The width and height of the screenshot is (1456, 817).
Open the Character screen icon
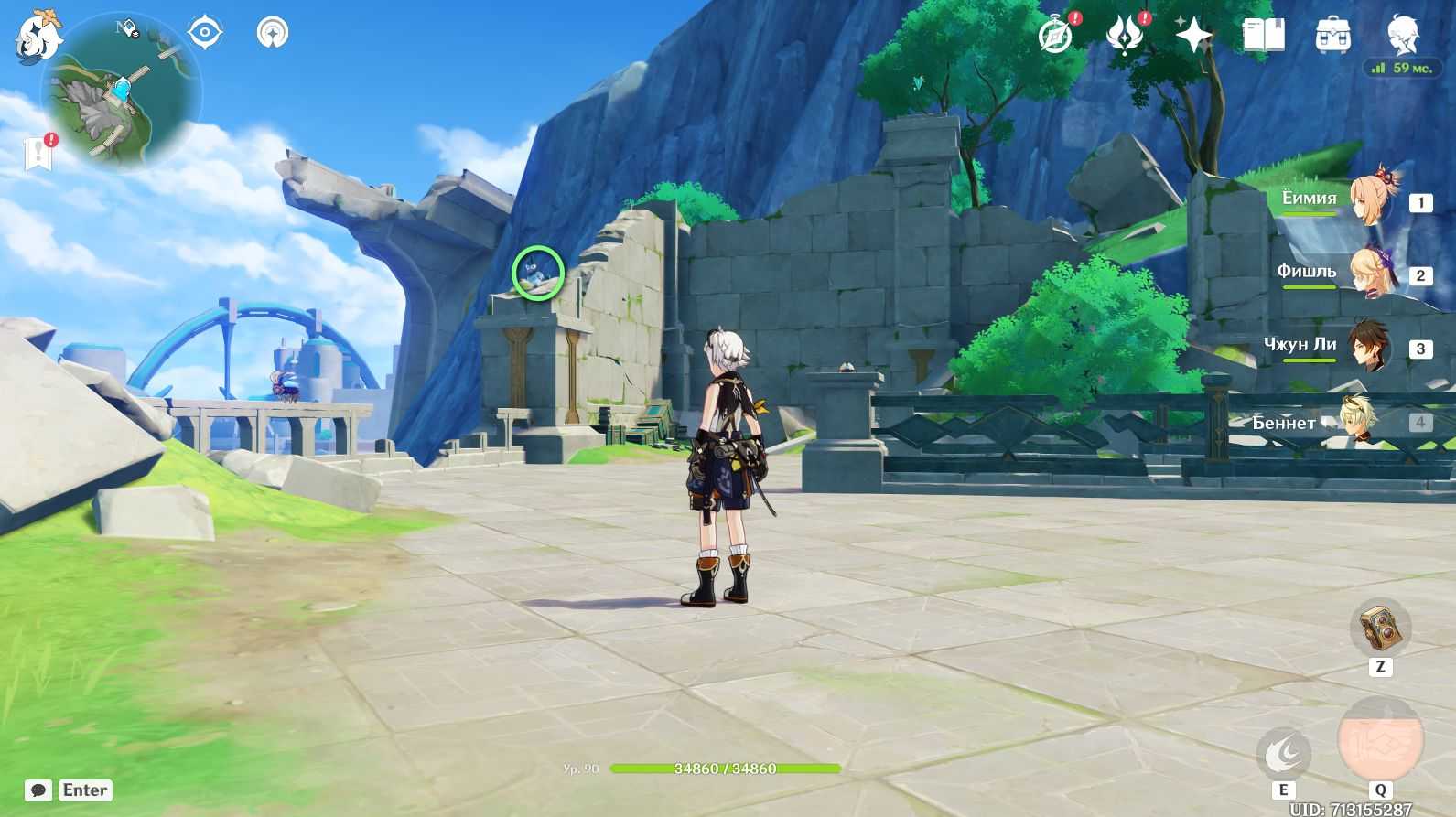(1401, 36)
